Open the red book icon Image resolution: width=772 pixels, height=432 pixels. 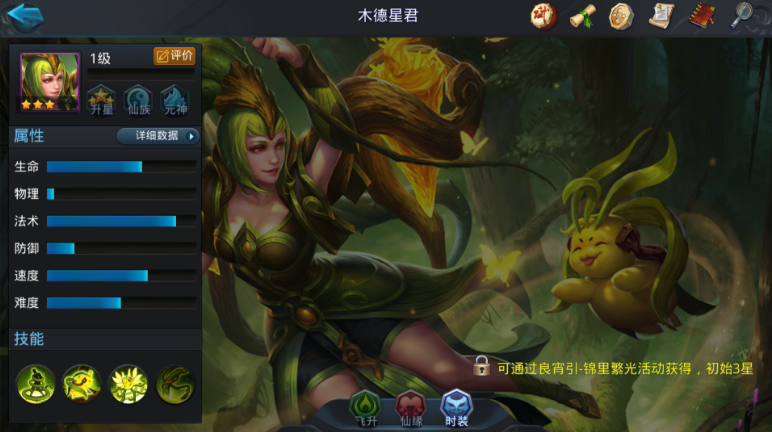pyautogui.click(x=701, y=16)
